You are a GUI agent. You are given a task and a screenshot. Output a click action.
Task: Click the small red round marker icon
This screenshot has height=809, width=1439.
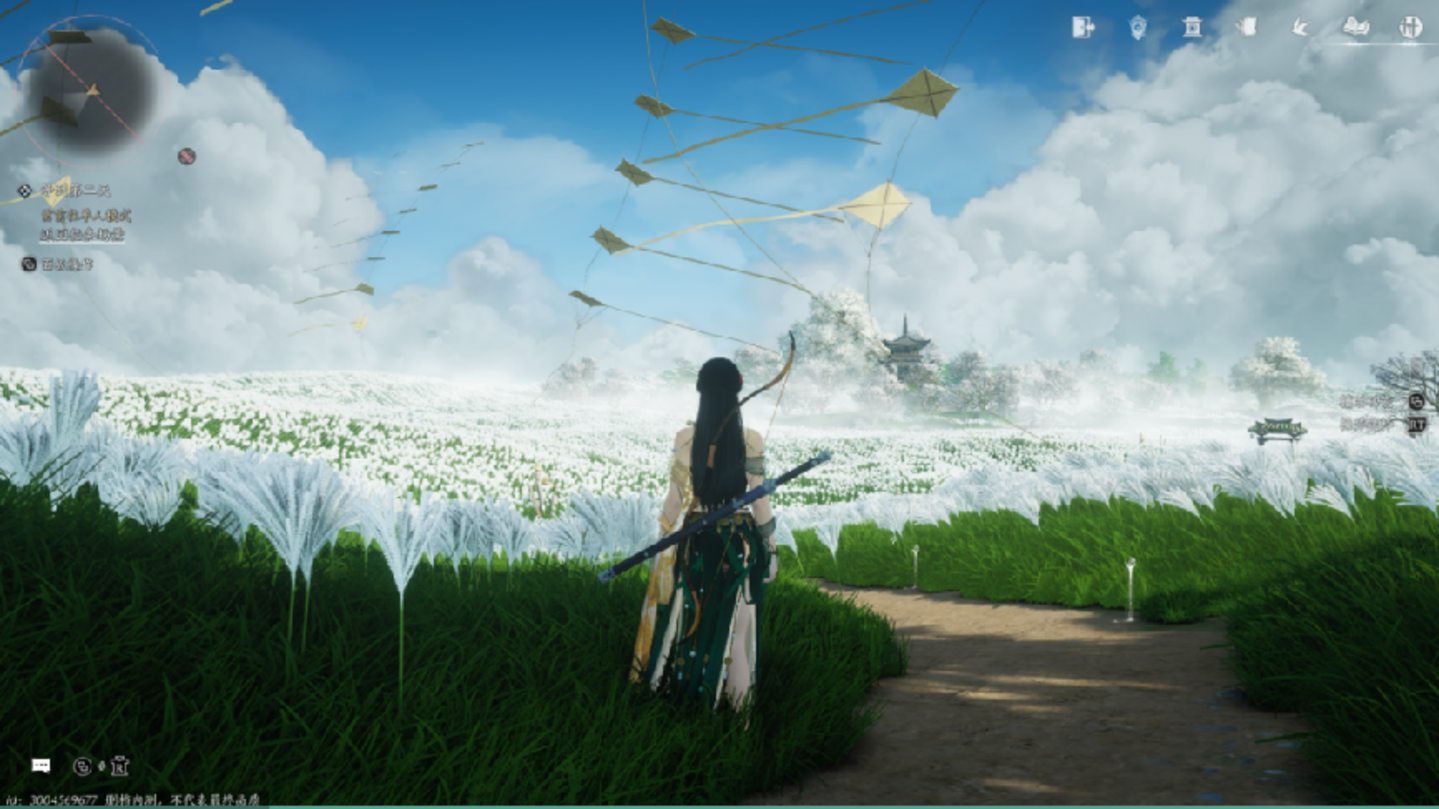(187, 156)
